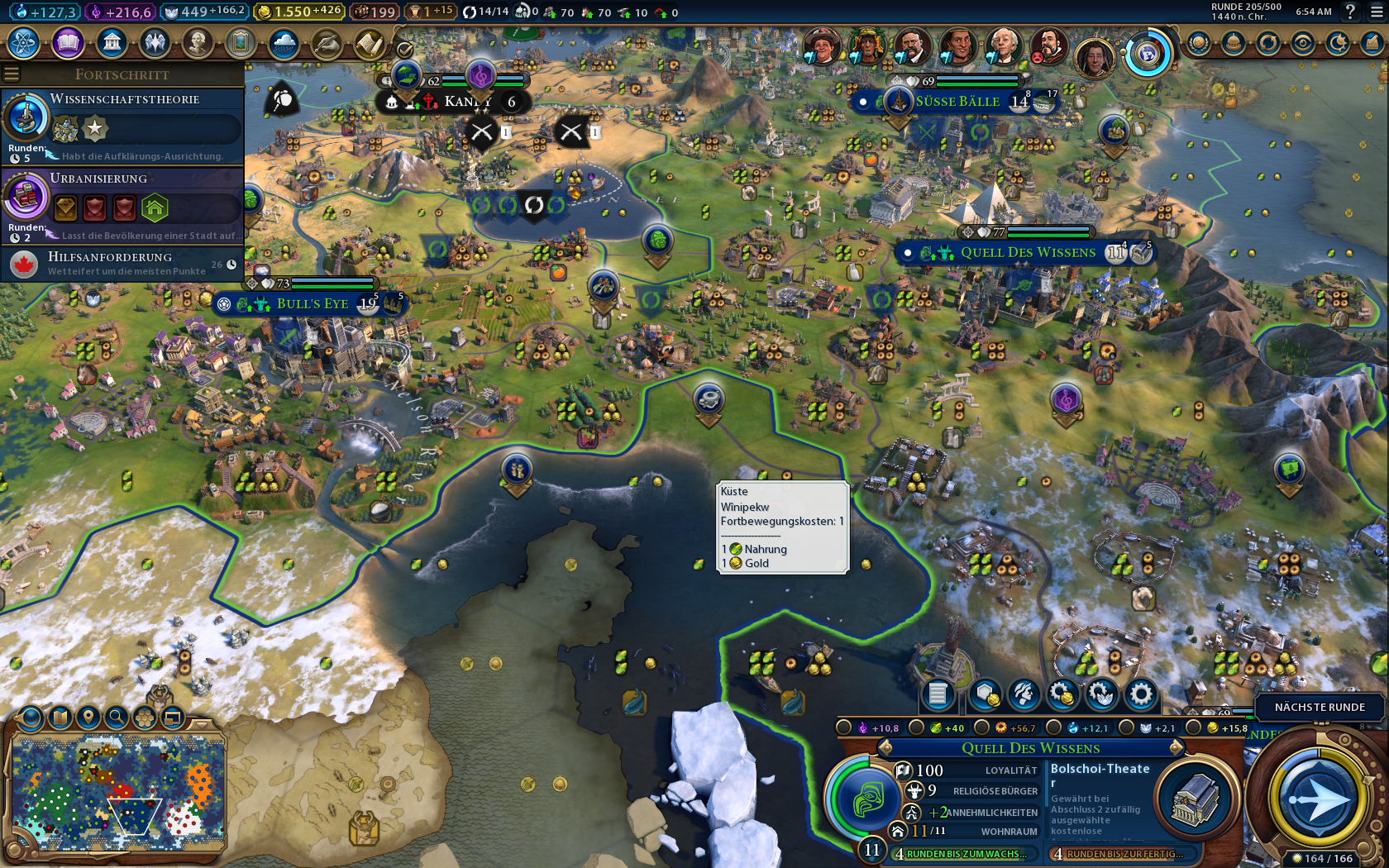
Task: Show the previous city with left arrow
Action: click(885, 748)
